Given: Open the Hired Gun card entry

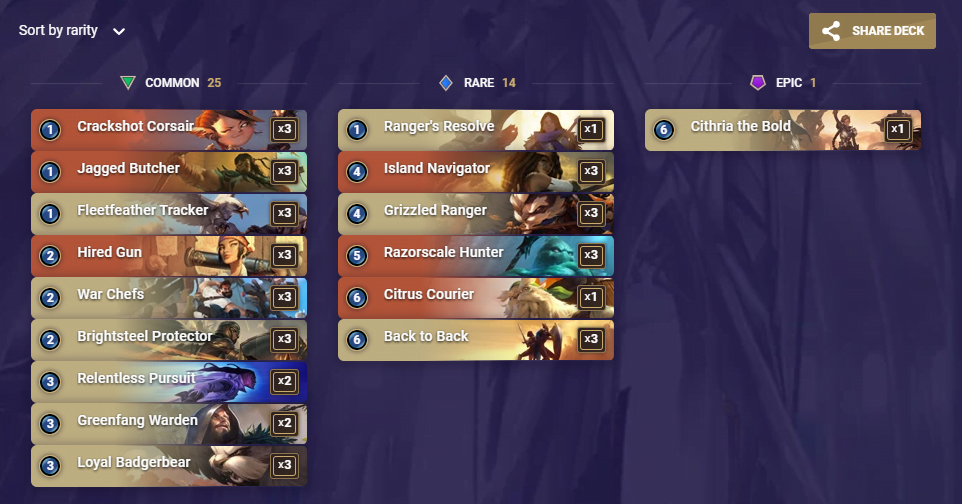Looking at the screenshot, I should tap(169, 255).
